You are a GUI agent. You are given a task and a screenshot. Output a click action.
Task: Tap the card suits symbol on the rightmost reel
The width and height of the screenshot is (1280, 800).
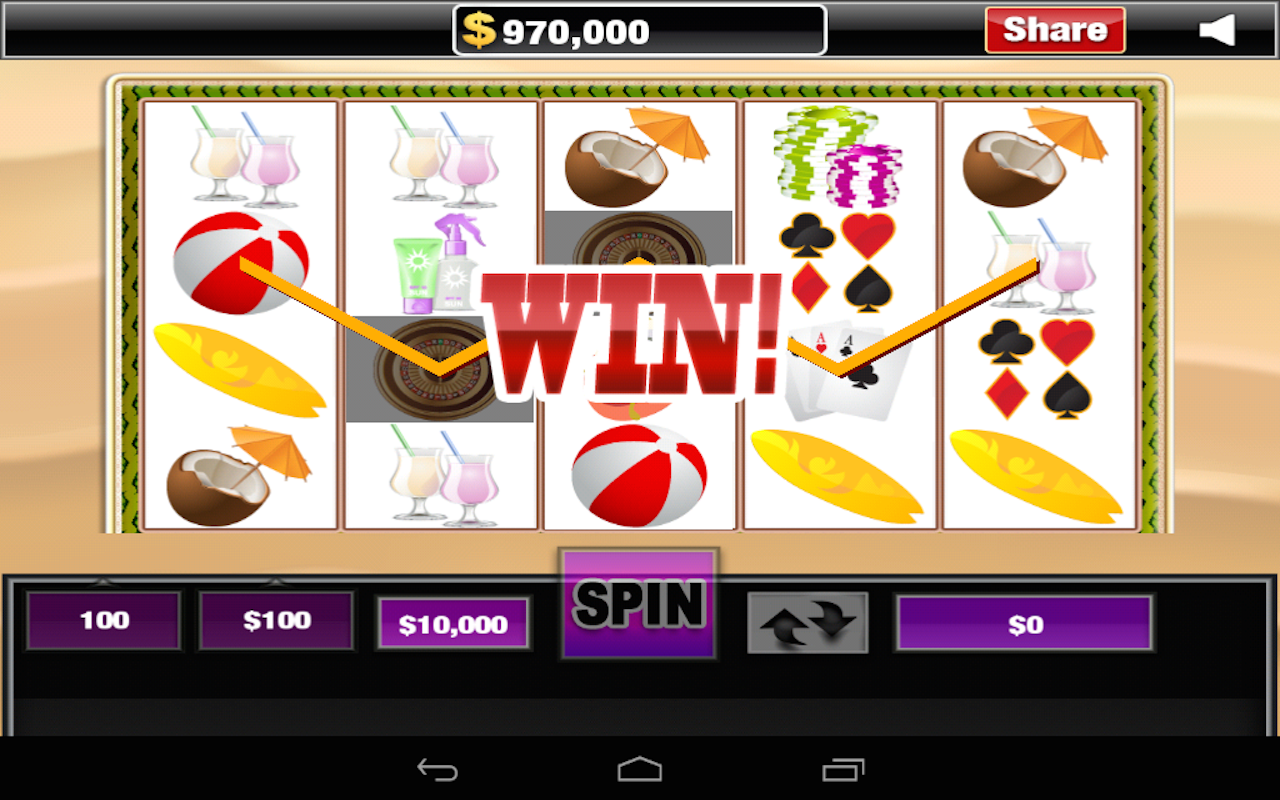tap(1035, 370)
